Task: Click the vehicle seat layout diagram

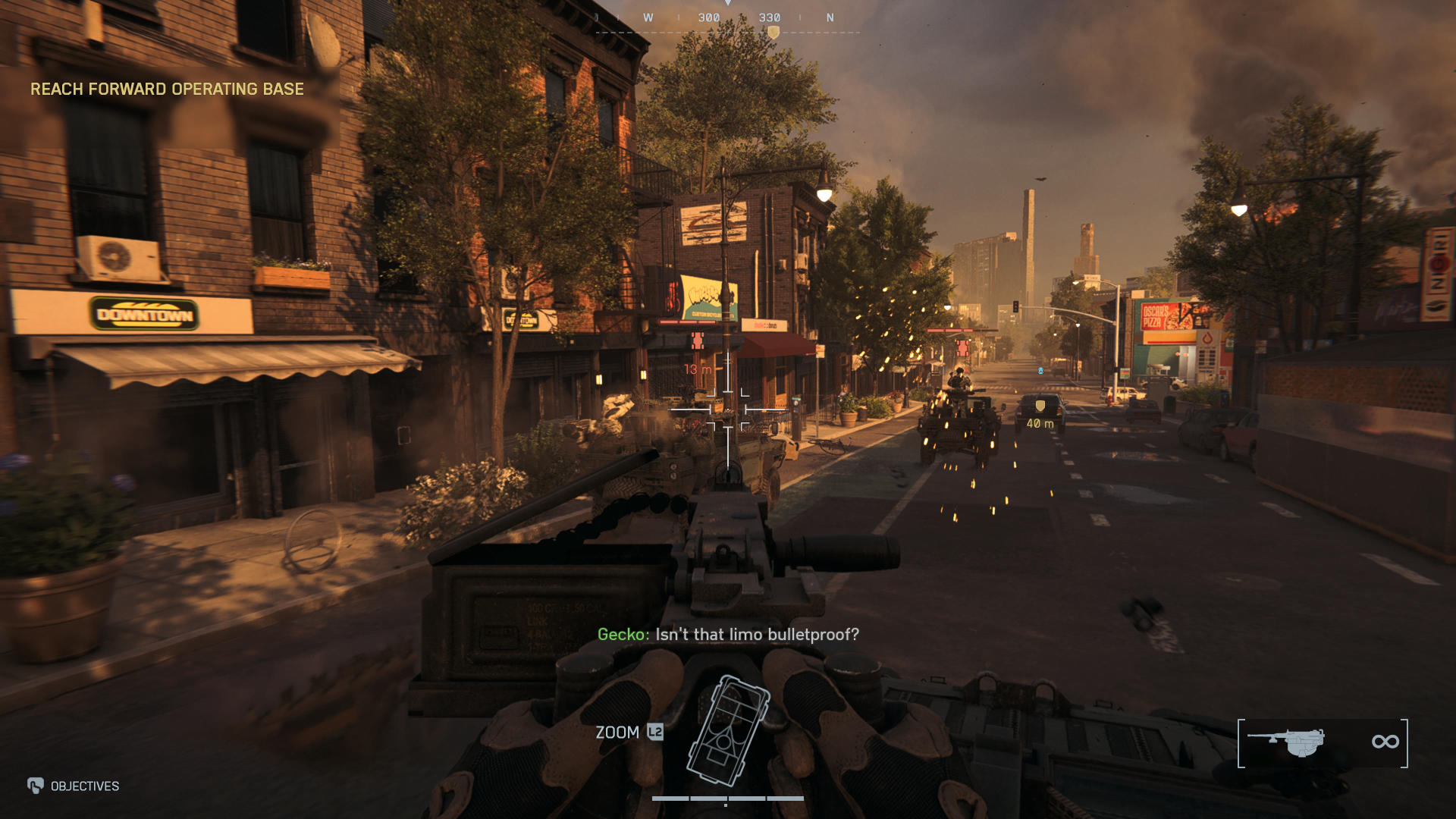Action: (727, 730)
